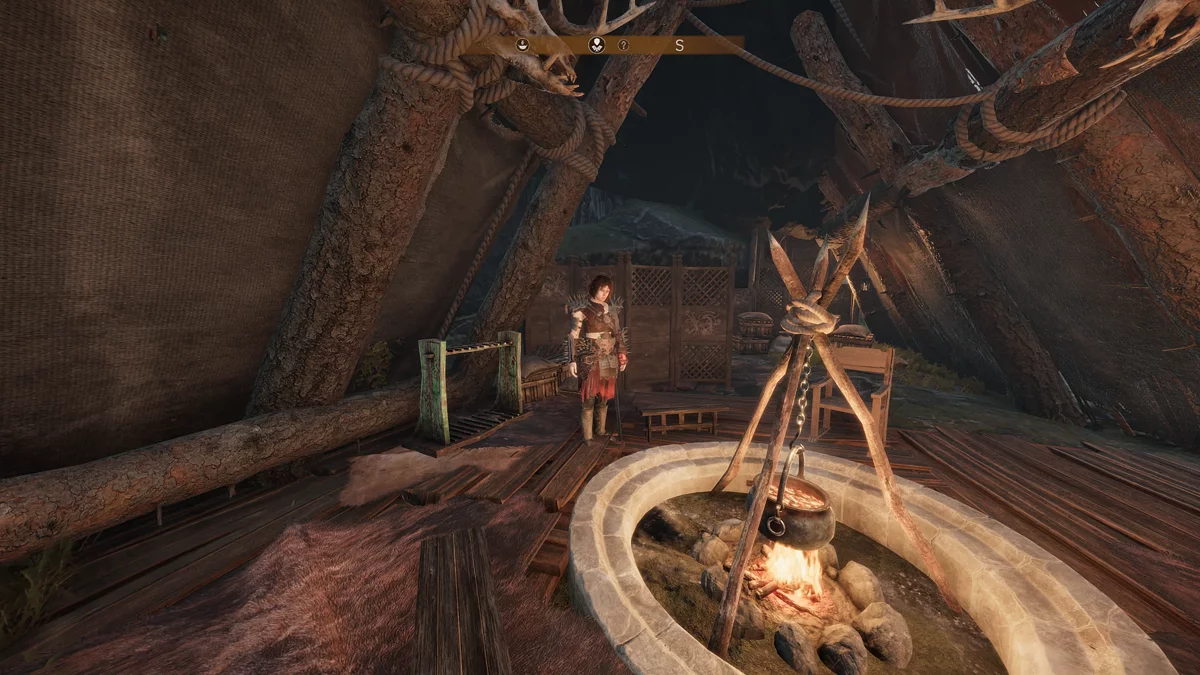Click the bowl-shaped compass marker
Screen dimensions: 1200x675
click(522, 45)
